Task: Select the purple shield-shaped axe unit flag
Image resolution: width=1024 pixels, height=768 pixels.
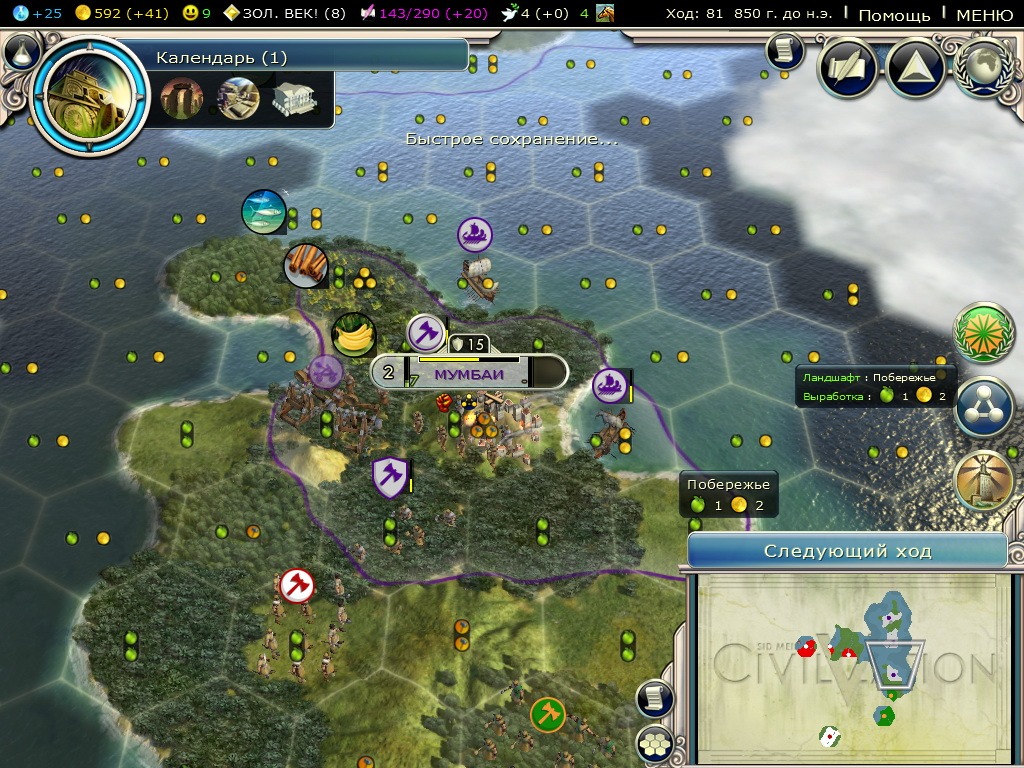Action: 388,477
